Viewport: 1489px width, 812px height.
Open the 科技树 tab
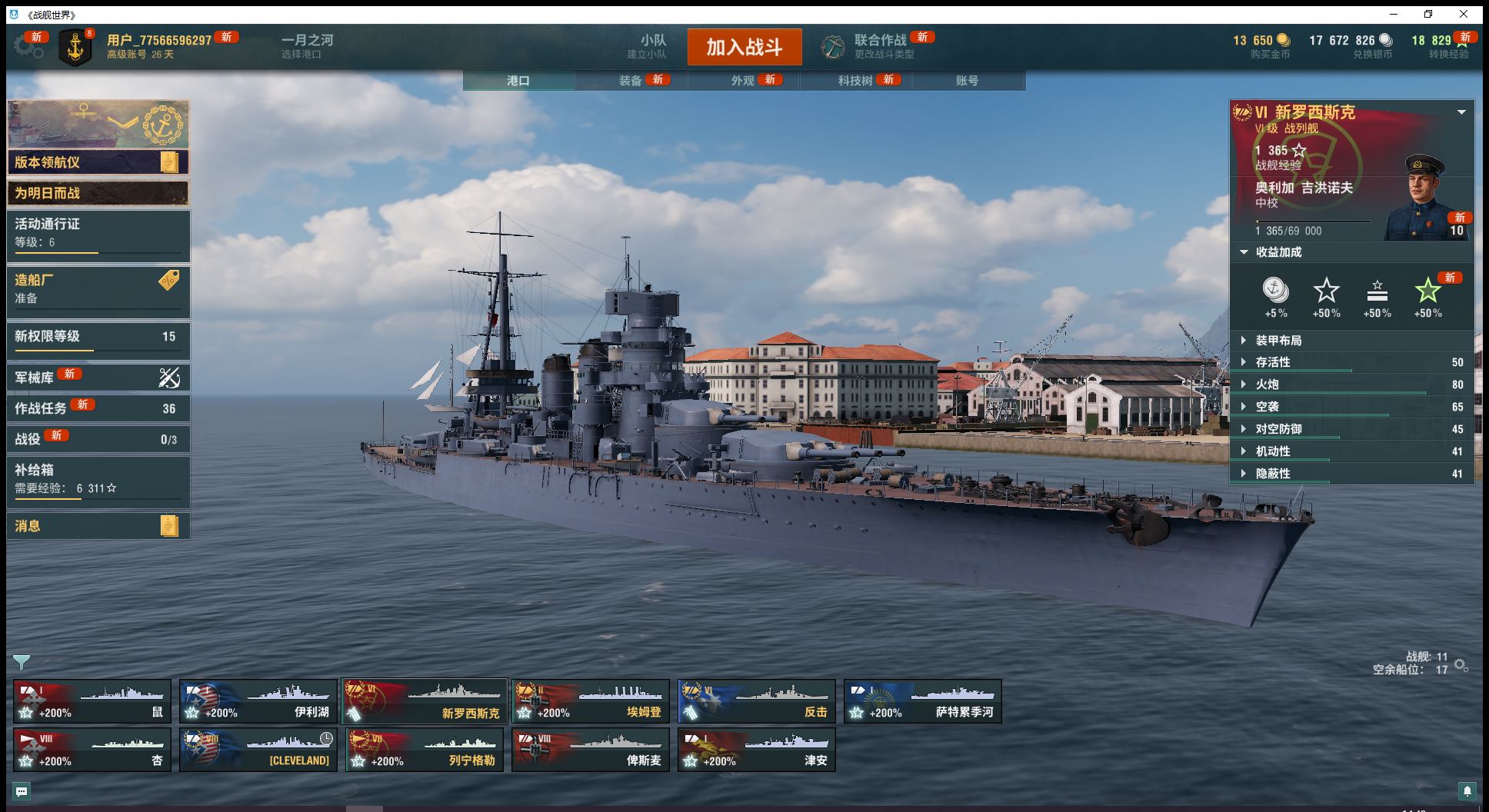point(855,81)
